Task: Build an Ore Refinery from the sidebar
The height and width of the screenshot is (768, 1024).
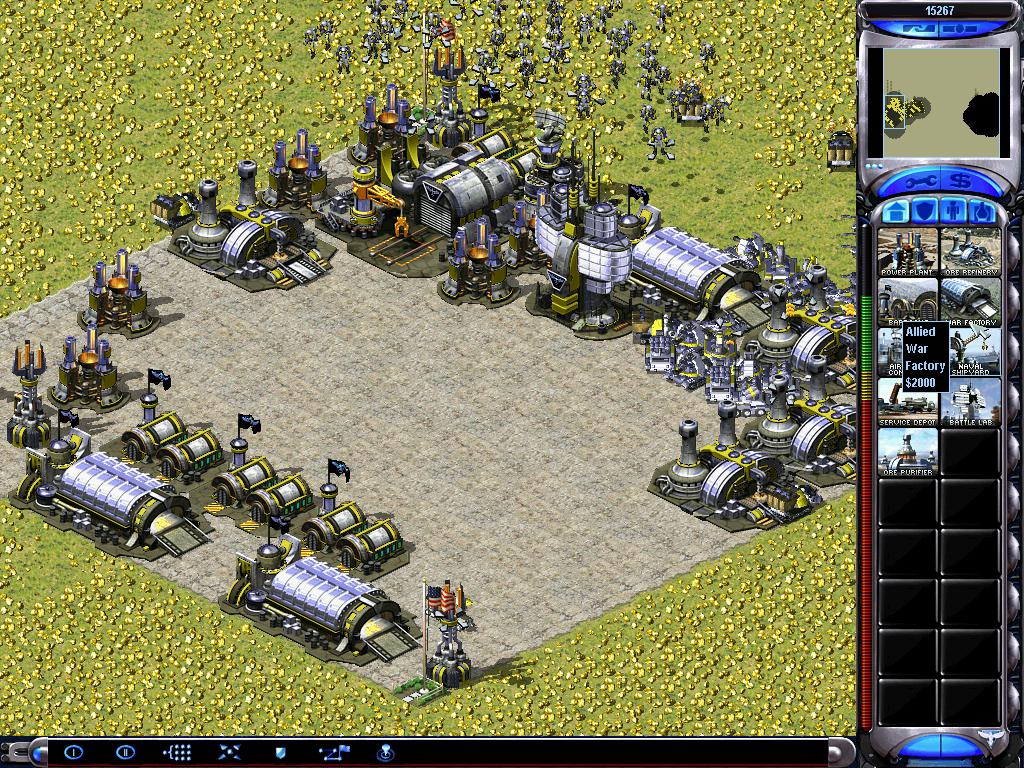Action: tap(970, 251)
